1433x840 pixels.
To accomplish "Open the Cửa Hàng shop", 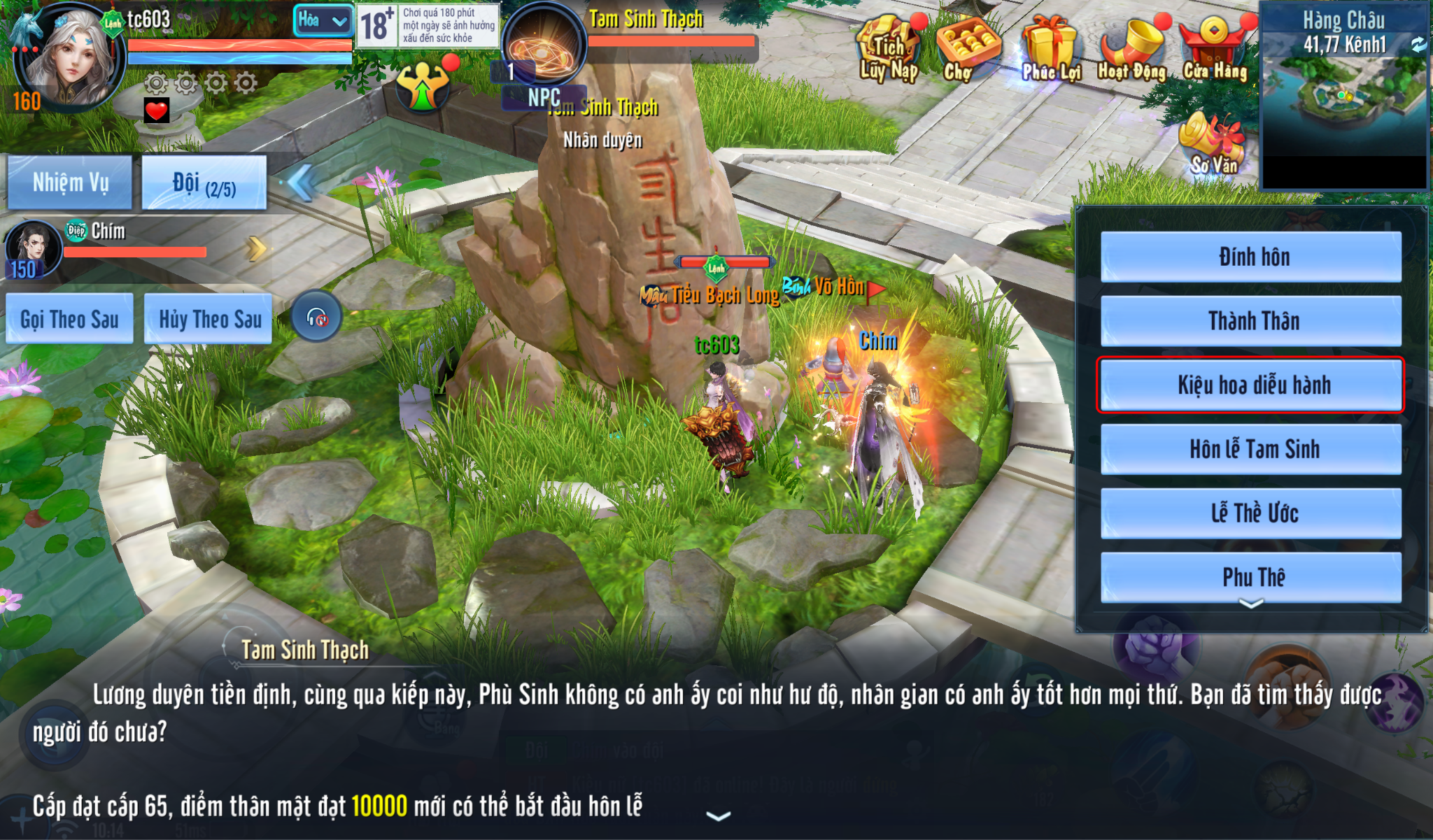I will 1215,49.
